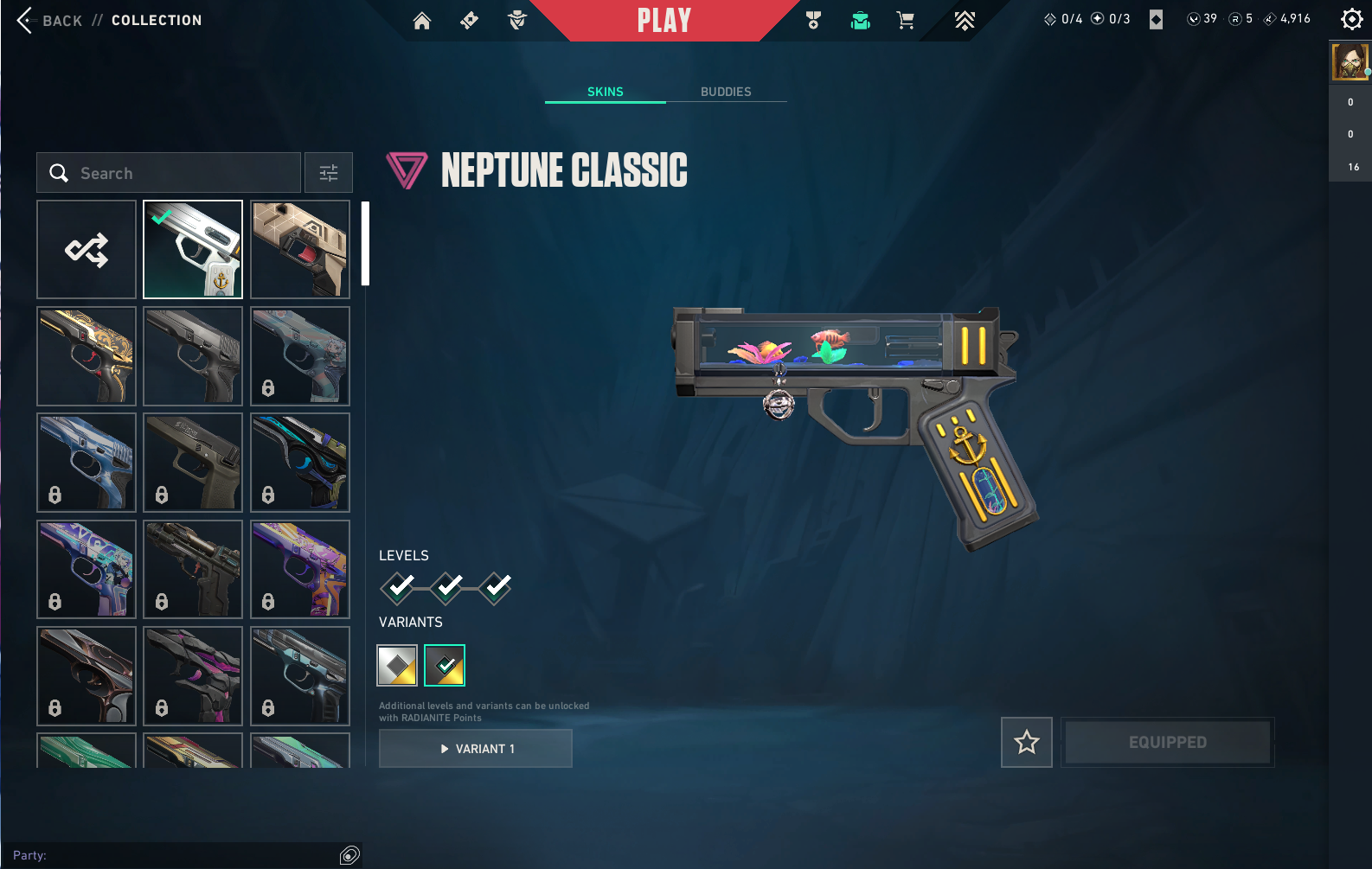Choose the silver and gold variant swatch
The height and width of the screenshot is (869, 1372).
[397, 666]
